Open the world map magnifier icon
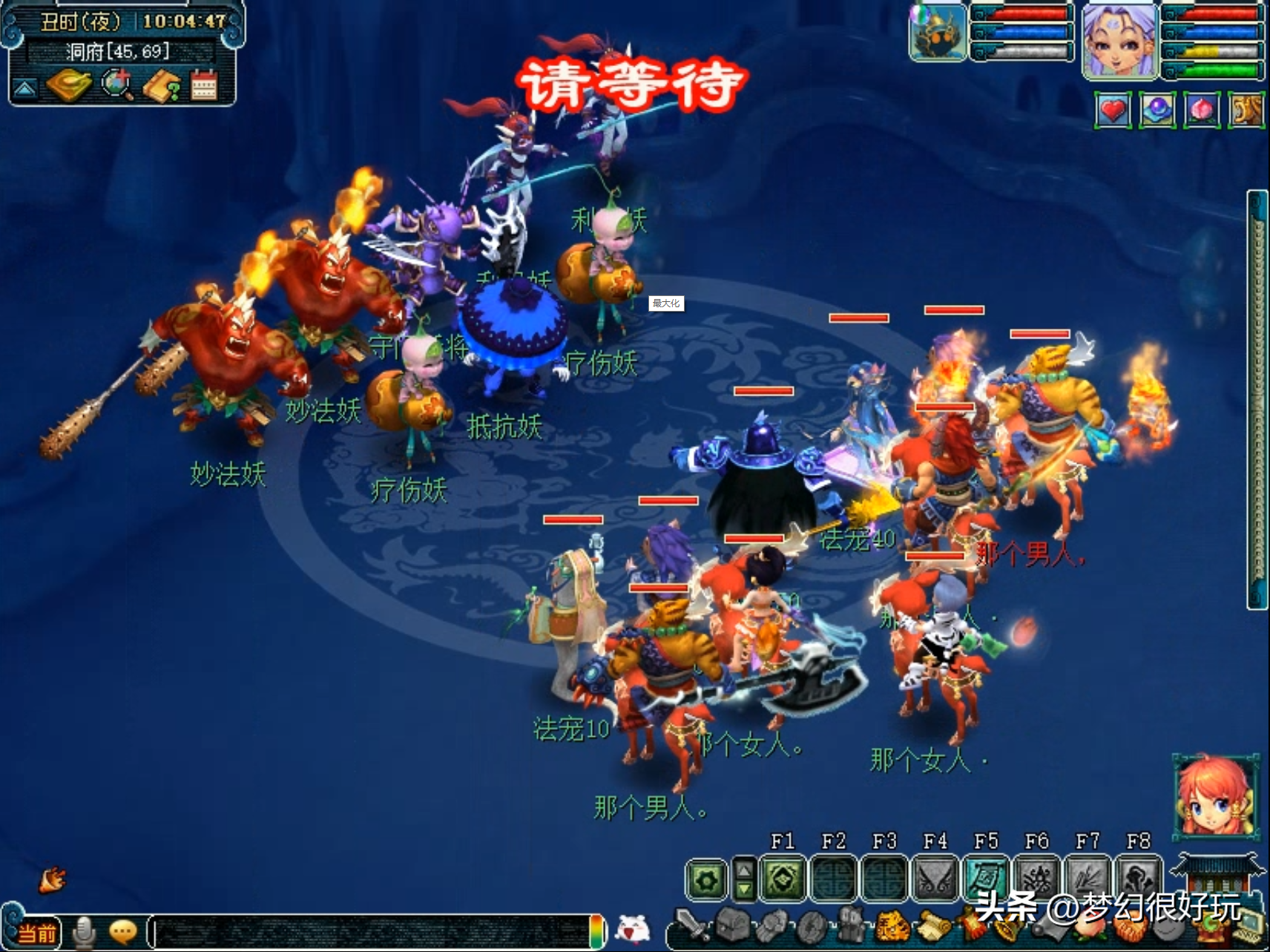Viewport: 1270px width, 952px height. click(116, 85)
